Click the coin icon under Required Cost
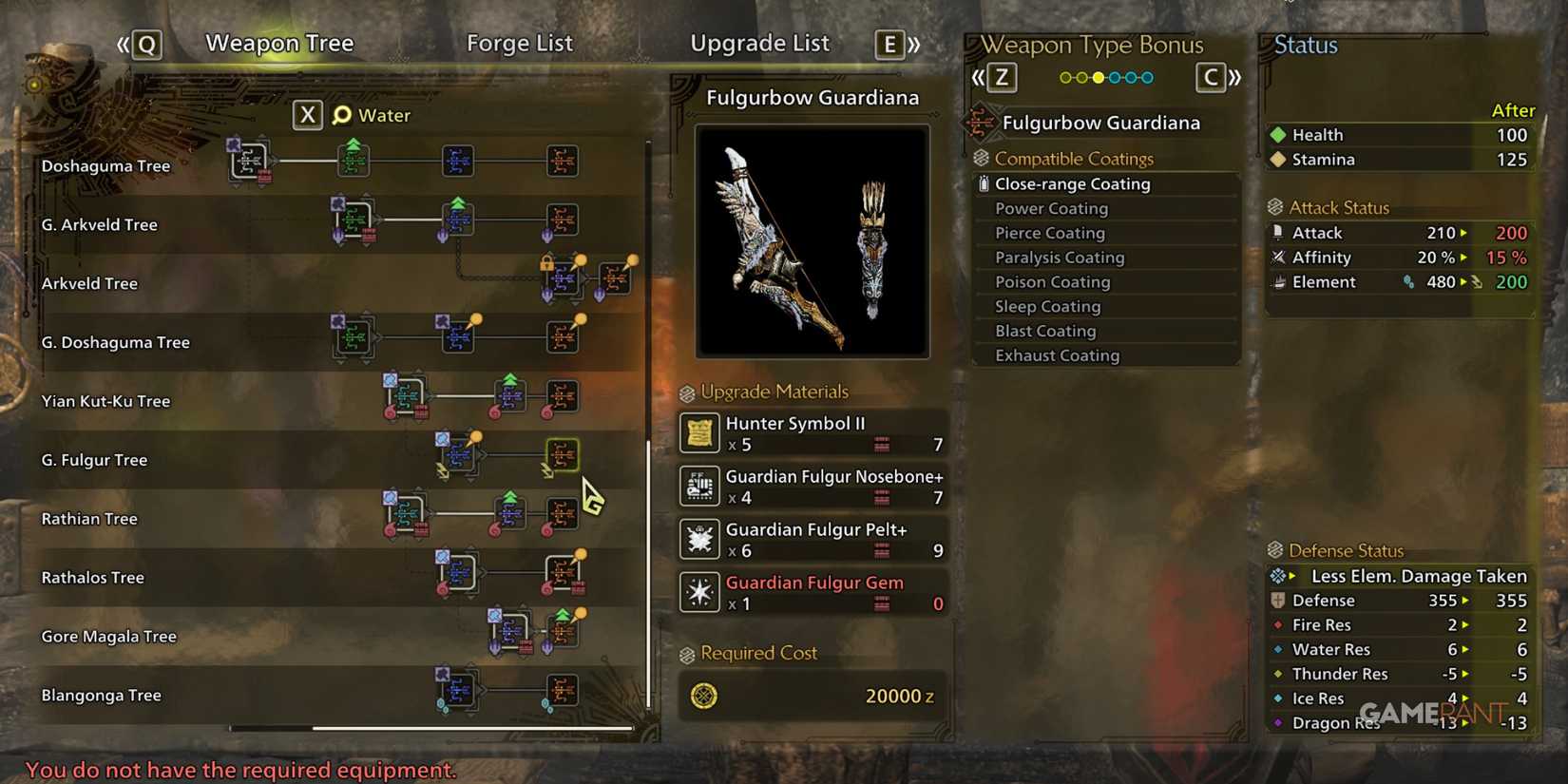The width and height of the screenshot is (1568, 784). (x=704, y=697)
